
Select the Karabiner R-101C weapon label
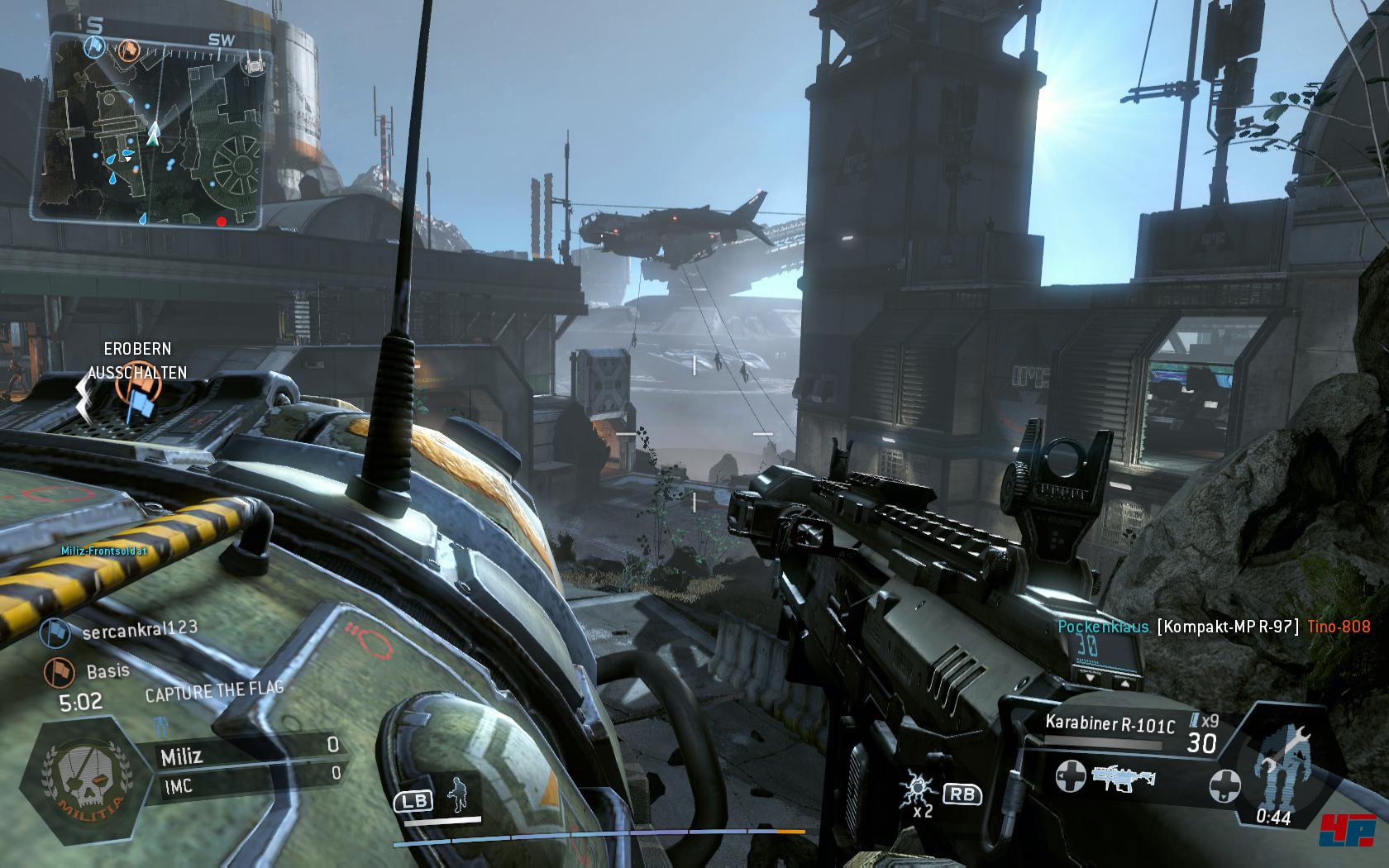coord(1110,725)
